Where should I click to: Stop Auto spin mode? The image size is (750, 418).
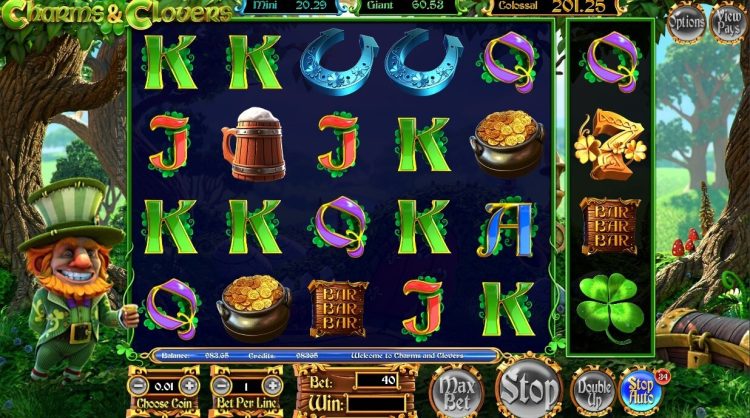tap(640, 389)
